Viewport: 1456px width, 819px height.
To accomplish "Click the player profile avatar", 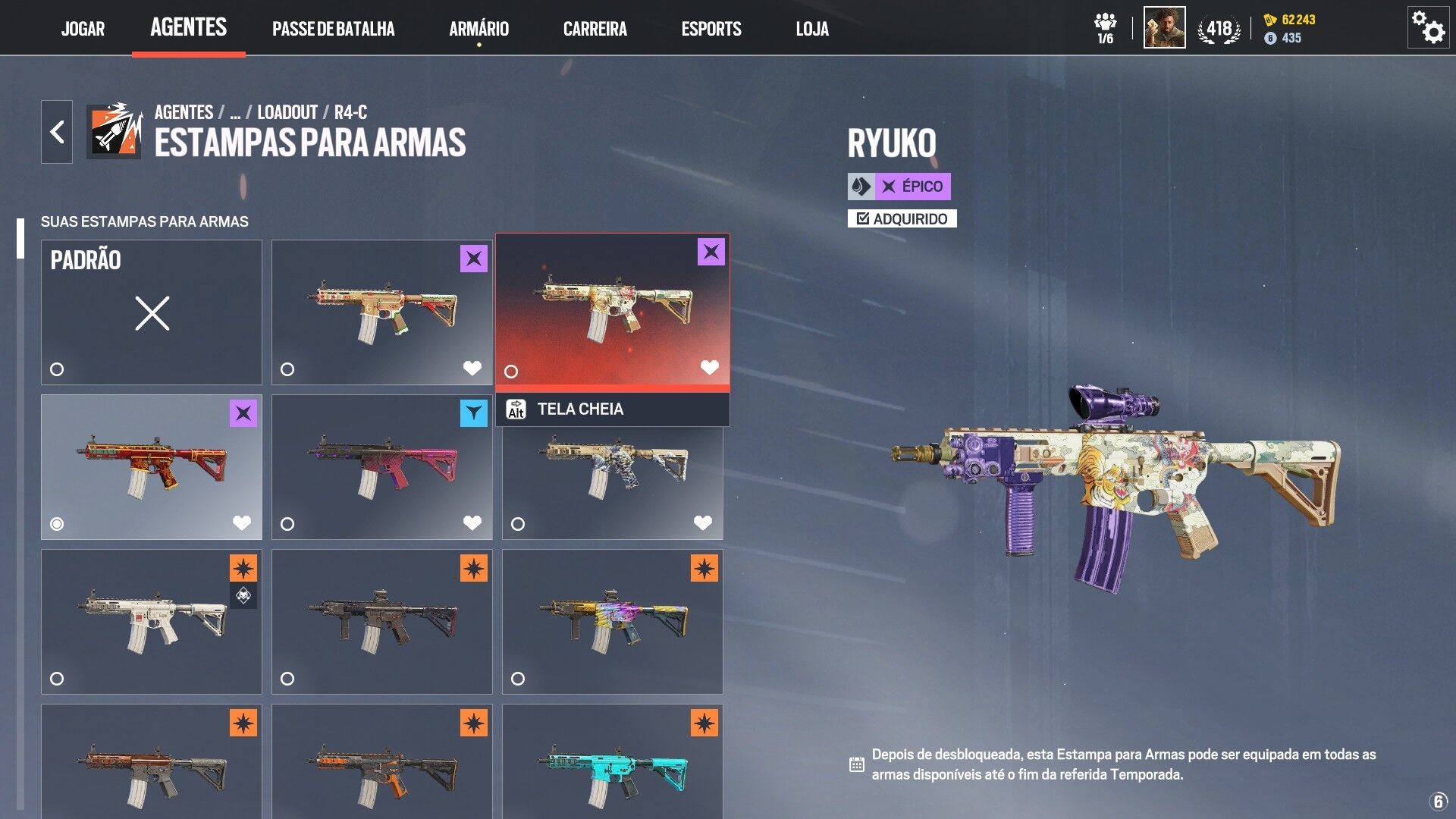I will pos(1164,28).
